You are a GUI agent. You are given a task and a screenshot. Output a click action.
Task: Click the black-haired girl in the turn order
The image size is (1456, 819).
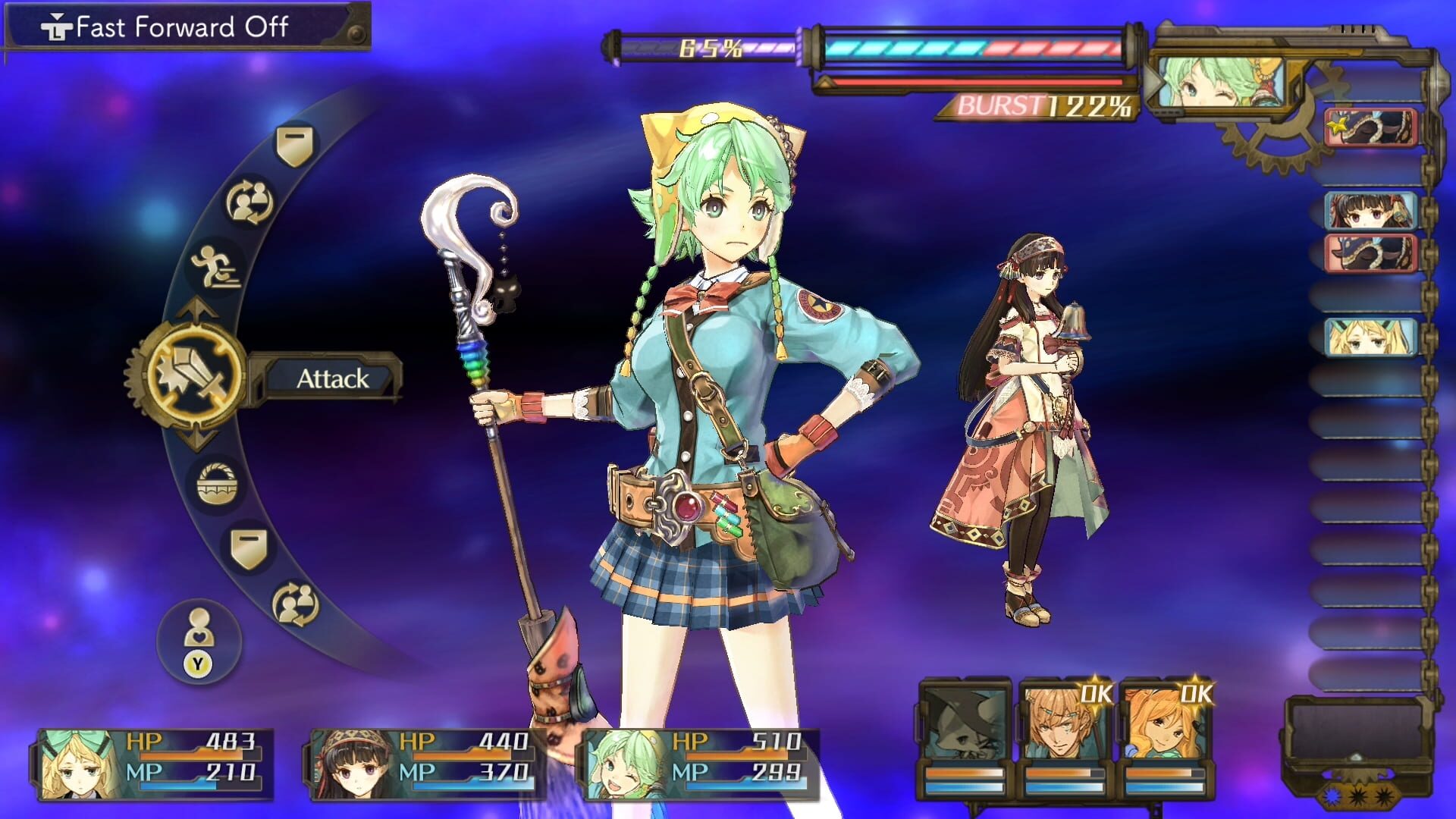pyautogui.click(x=1370, y=211)
